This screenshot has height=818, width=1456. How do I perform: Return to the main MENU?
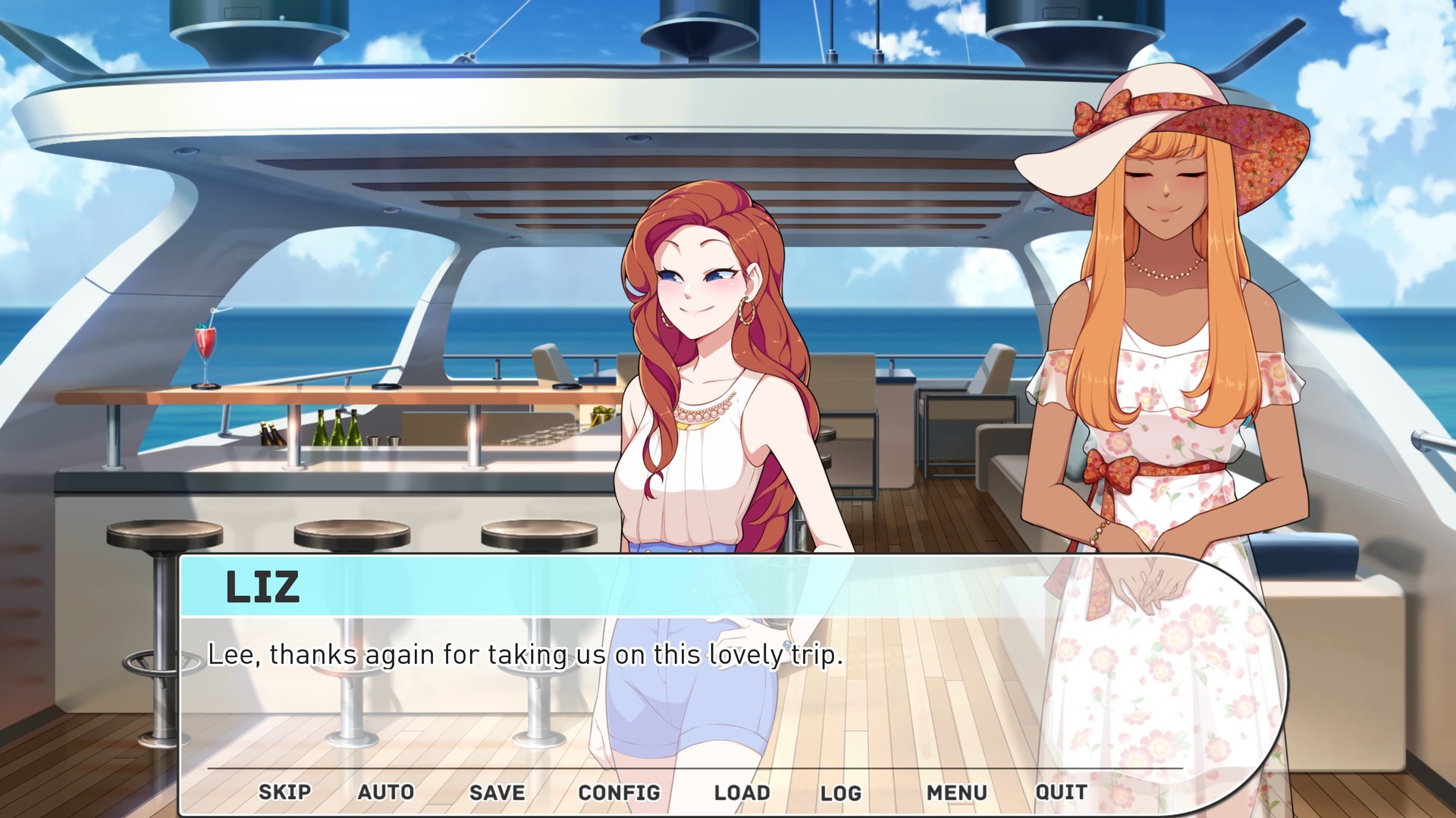[x=959, y=791]
